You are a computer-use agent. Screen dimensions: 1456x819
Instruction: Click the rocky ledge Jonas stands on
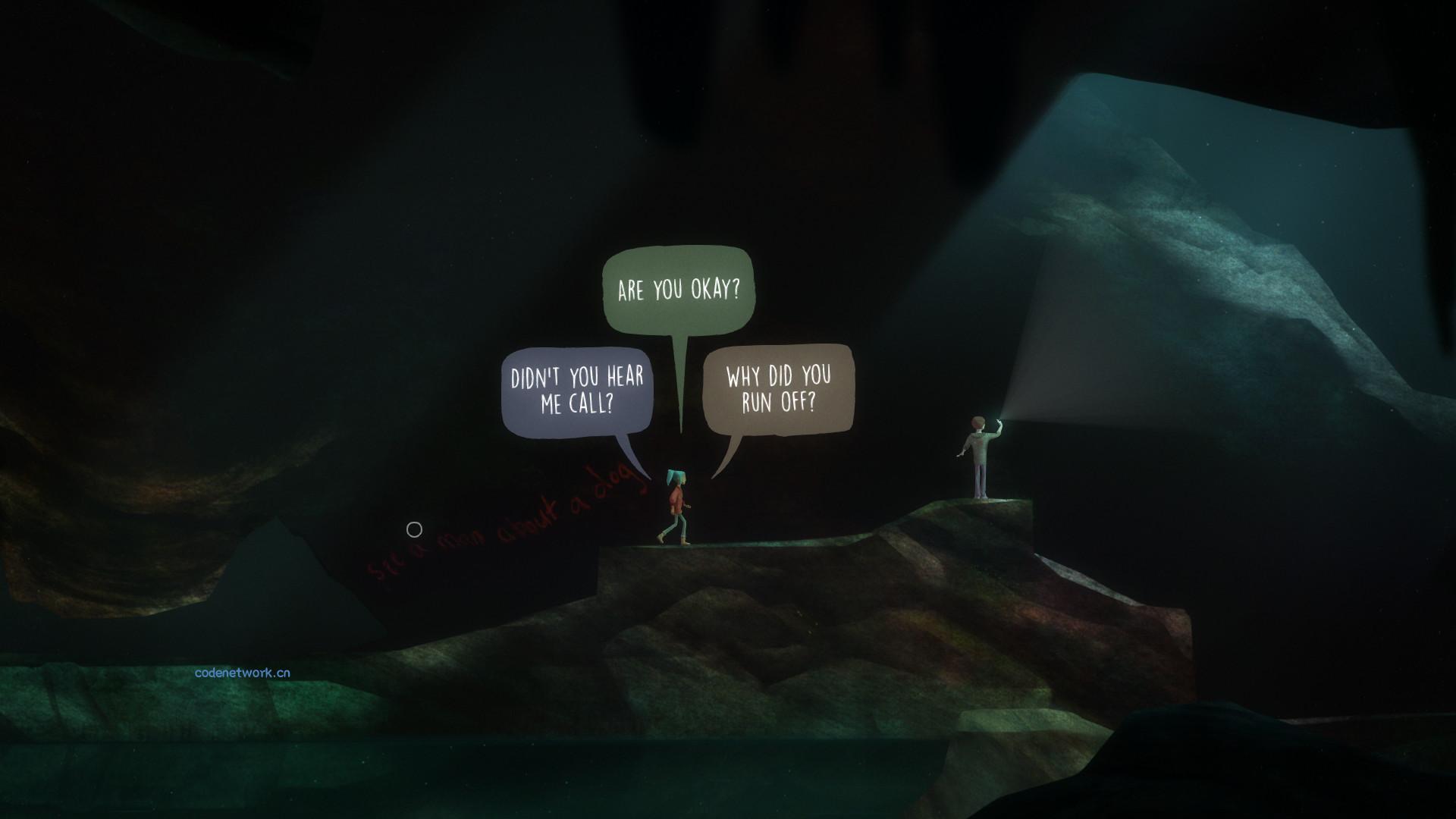tap(986, 516)
